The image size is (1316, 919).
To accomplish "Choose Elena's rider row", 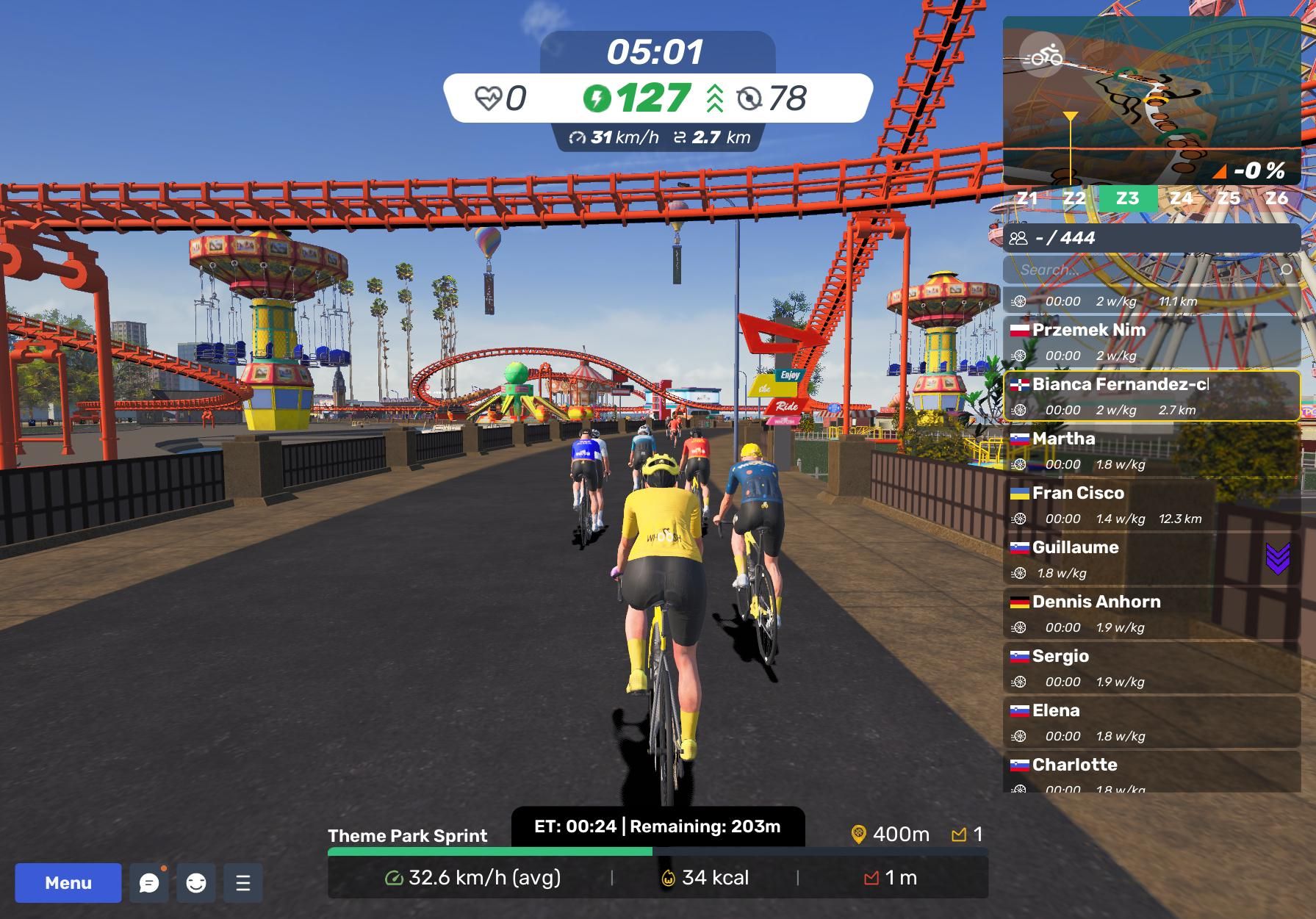I will (x=1151, y=722).
